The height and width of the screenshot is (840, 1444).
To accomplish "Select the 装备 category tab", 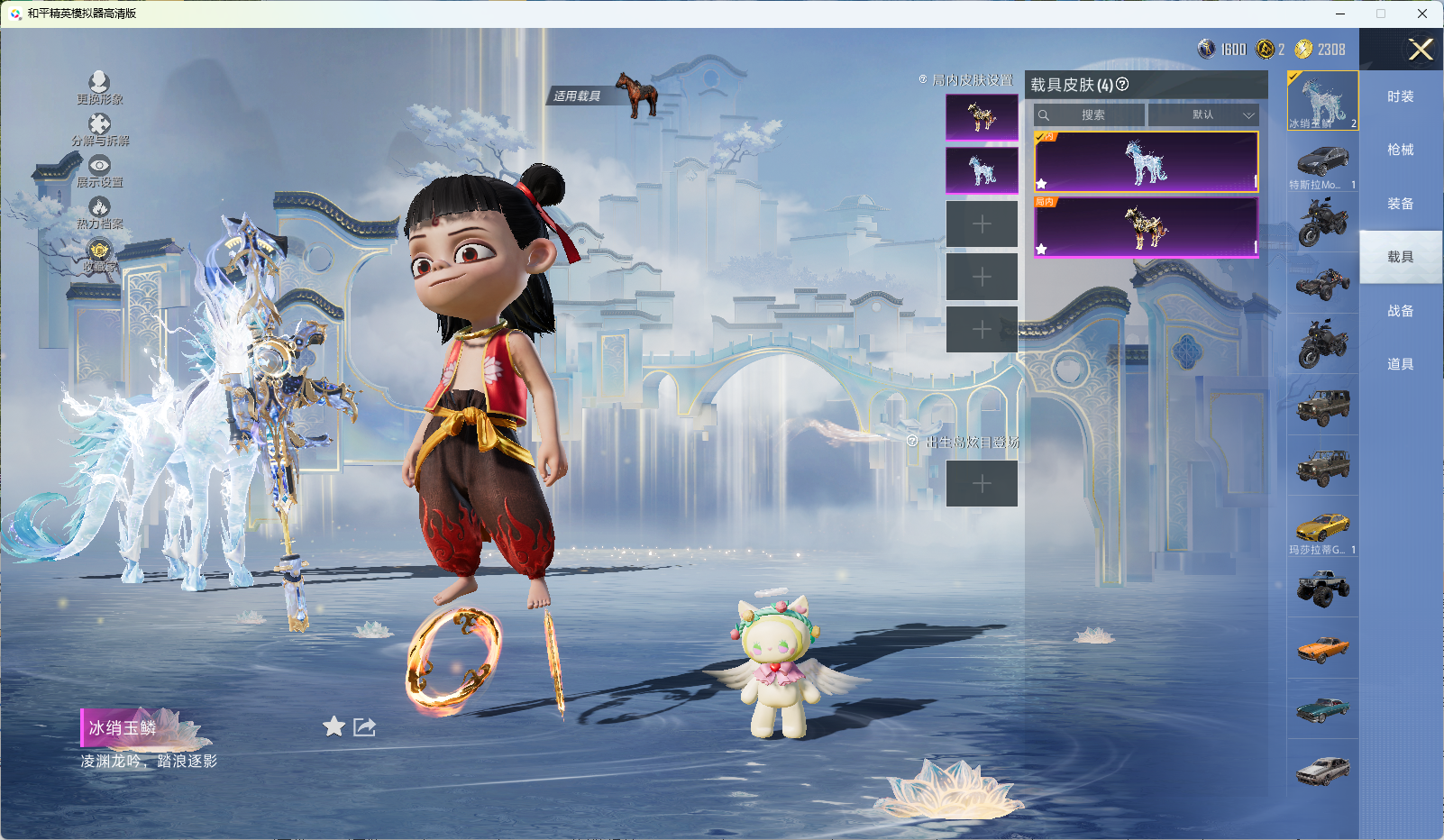I will [x=1400, y=204].
